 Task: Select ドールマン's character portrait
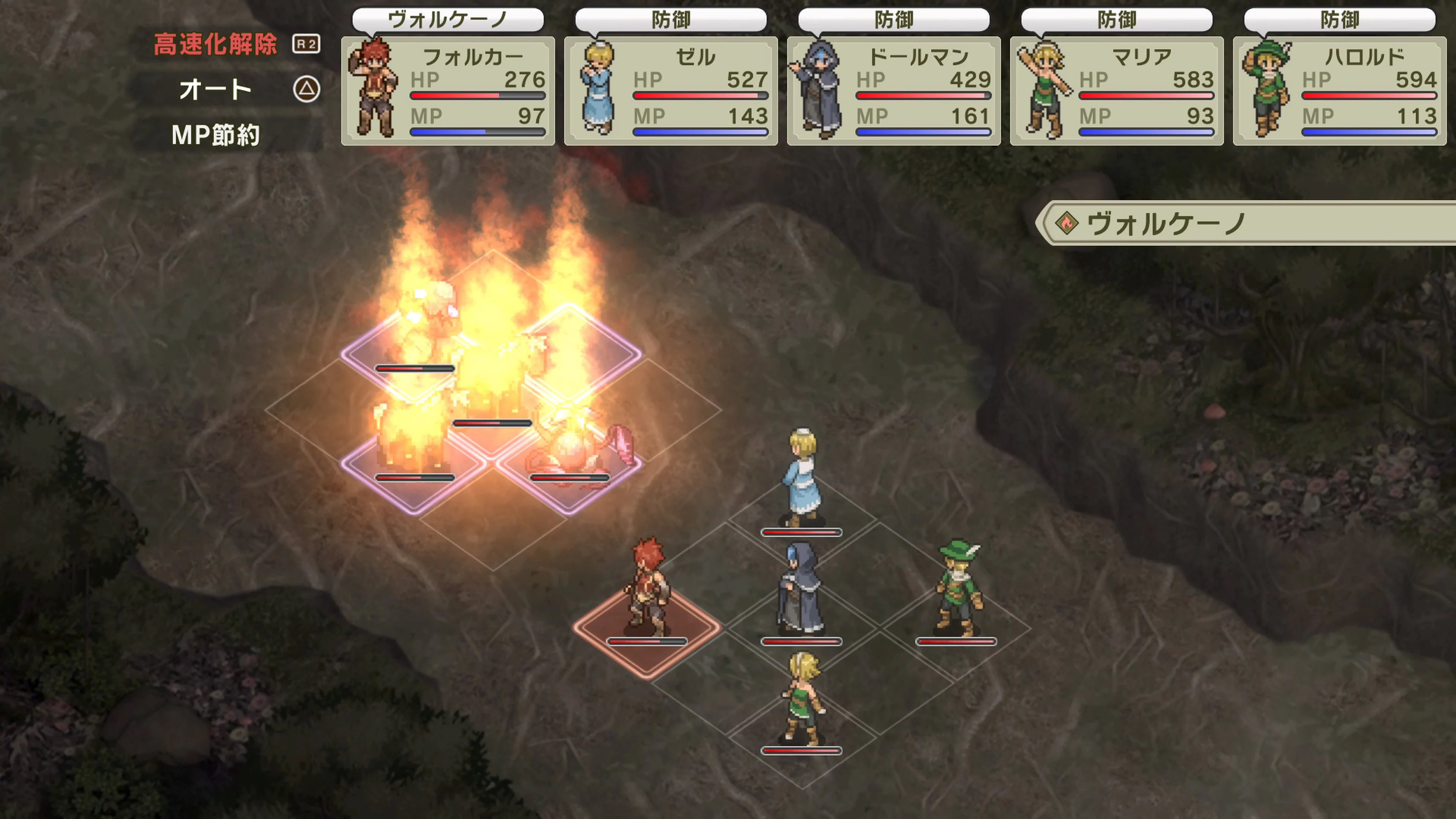tap(819, 88)
